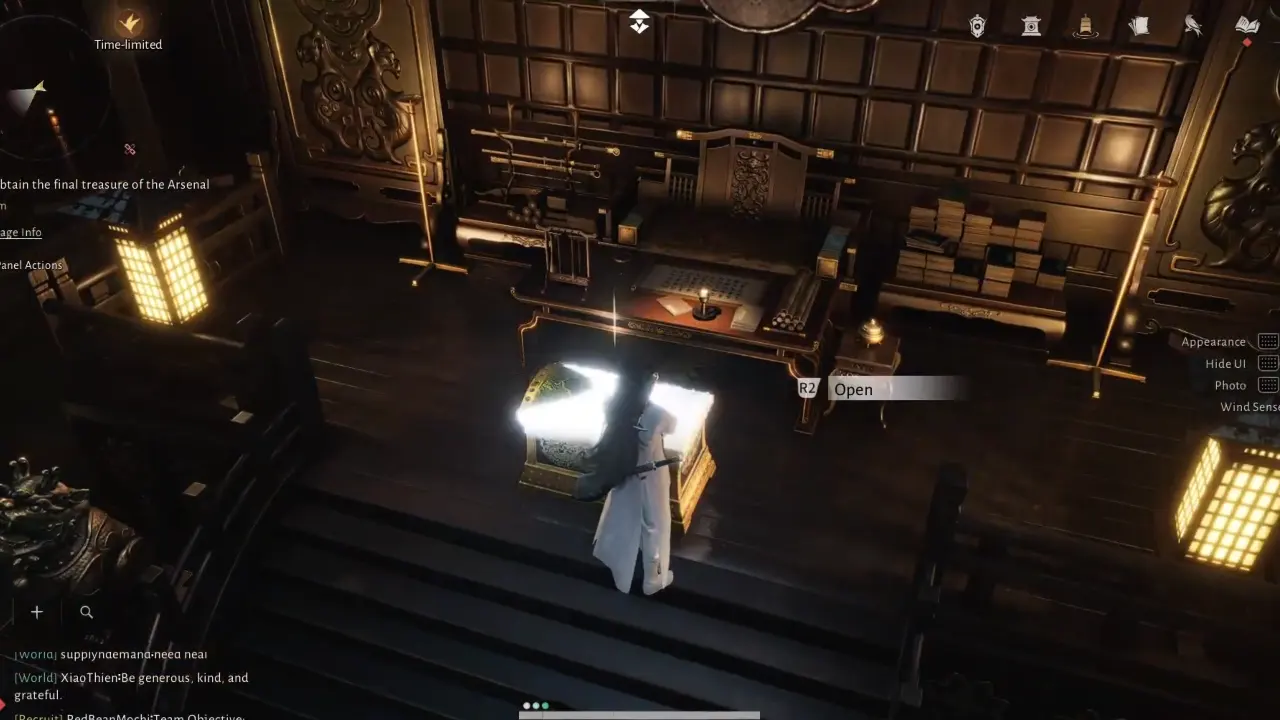Click the golden bird icon above Time-limited
This screenshot has width=1280, height=720.
[127, 22]
